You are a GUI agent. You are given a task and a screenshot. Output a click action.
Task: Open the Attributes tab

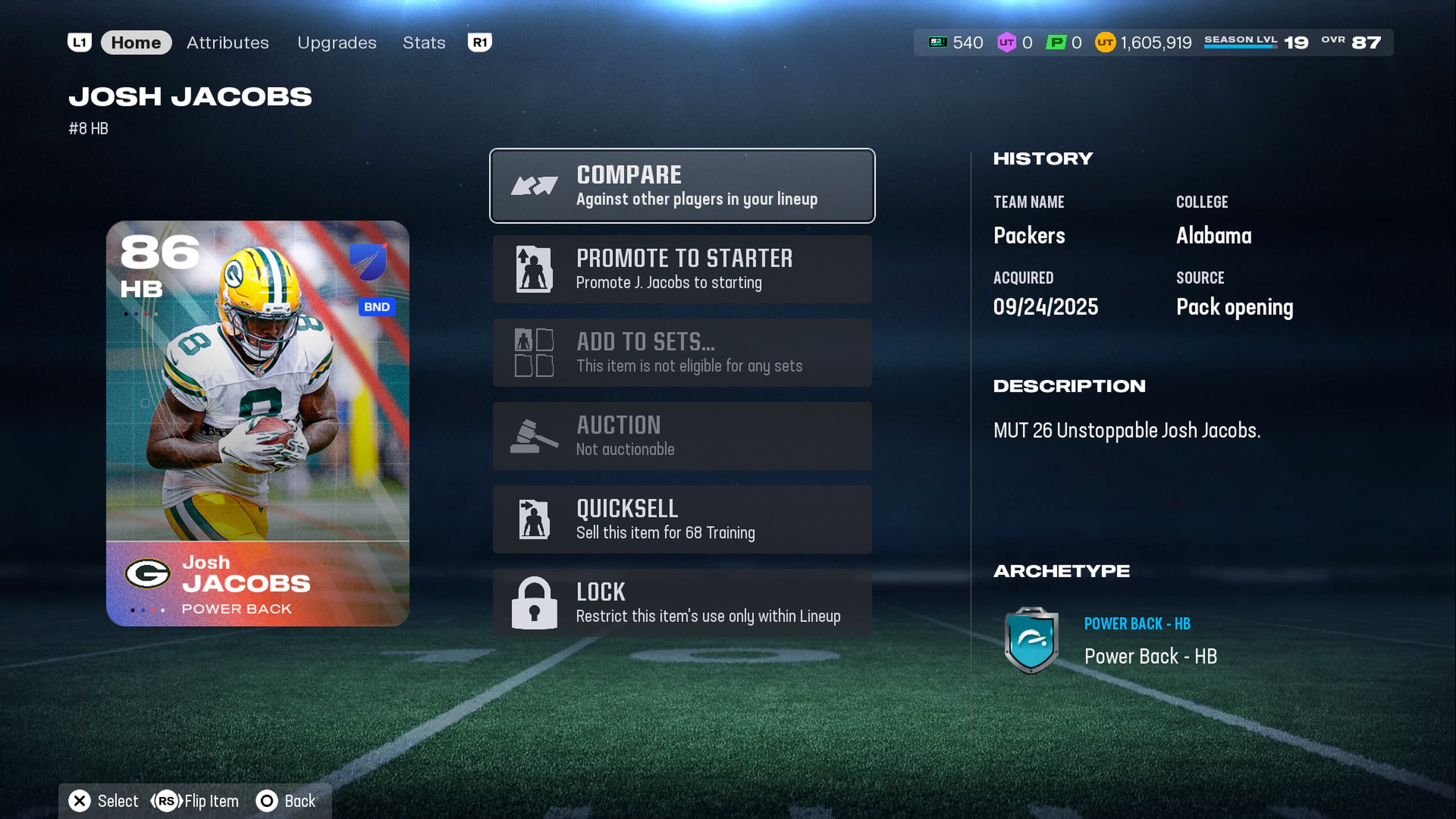(x=228, y=42)
